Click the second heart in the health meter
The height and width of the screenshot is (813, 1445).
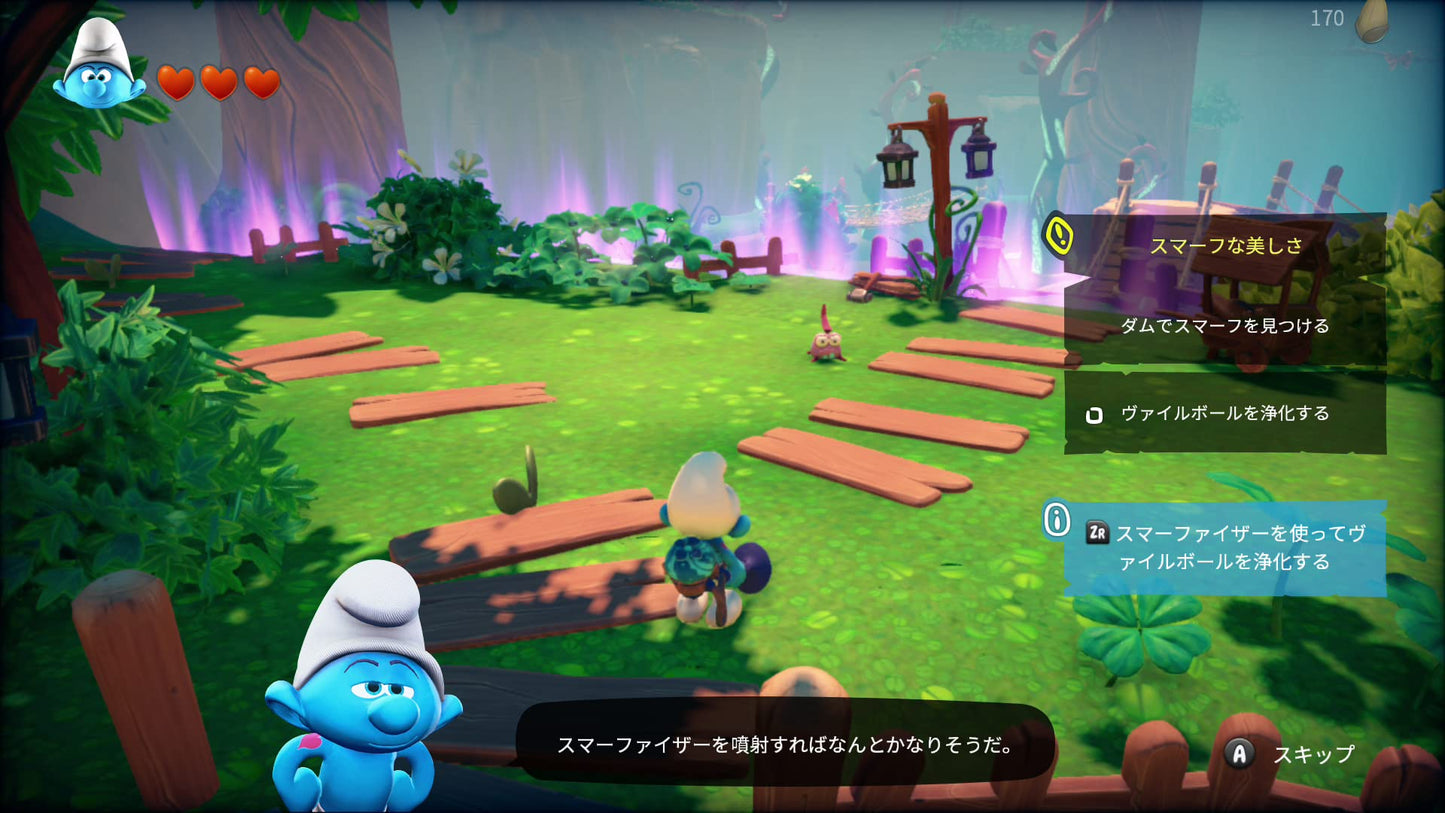tap(219, 81)
